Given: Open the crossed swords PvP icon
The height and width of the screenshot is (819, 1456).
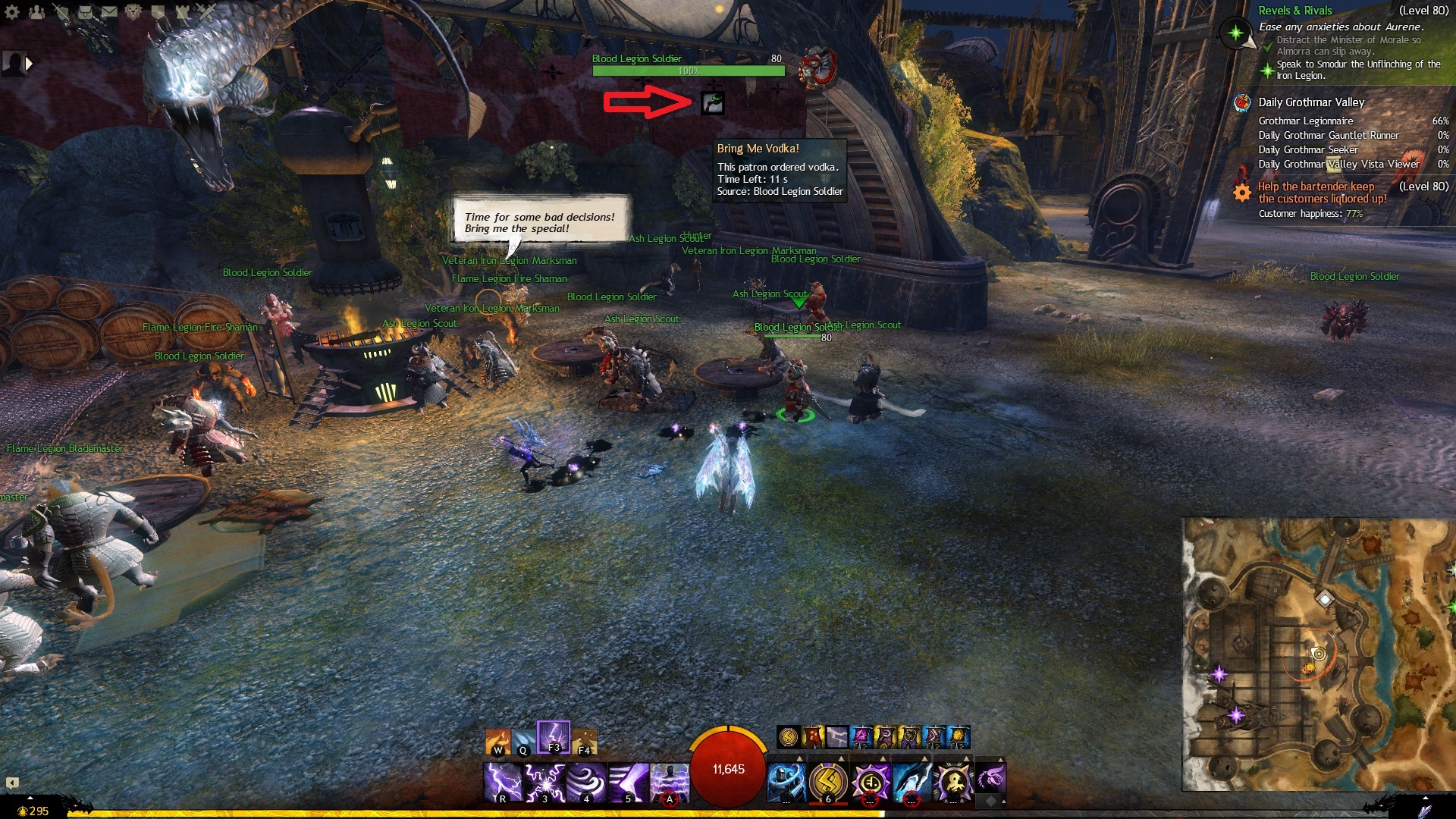Looking at the screenshot, I should tap(206, 11).
